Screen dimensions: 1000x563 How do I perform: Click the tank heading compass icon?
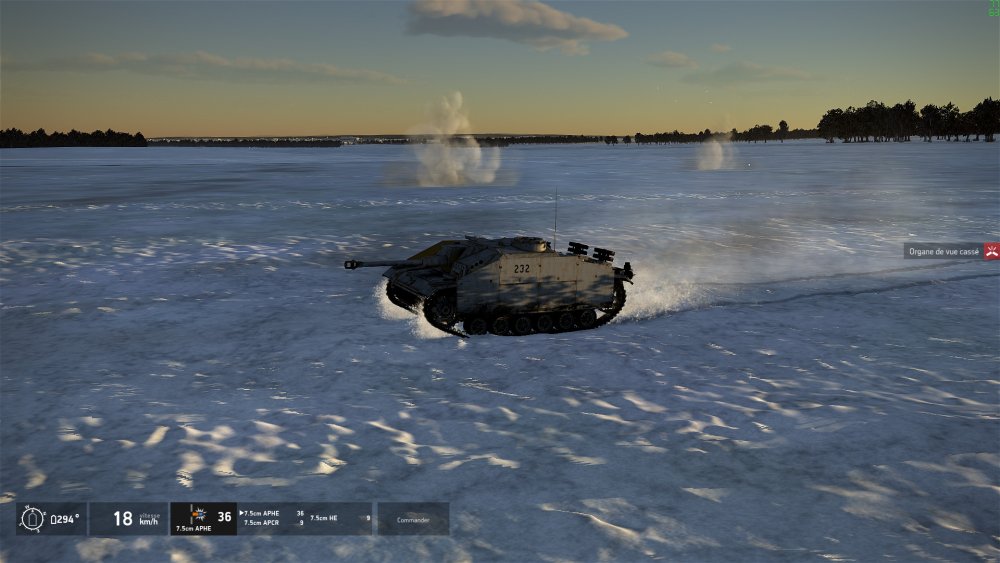click(x=32, y=519)
